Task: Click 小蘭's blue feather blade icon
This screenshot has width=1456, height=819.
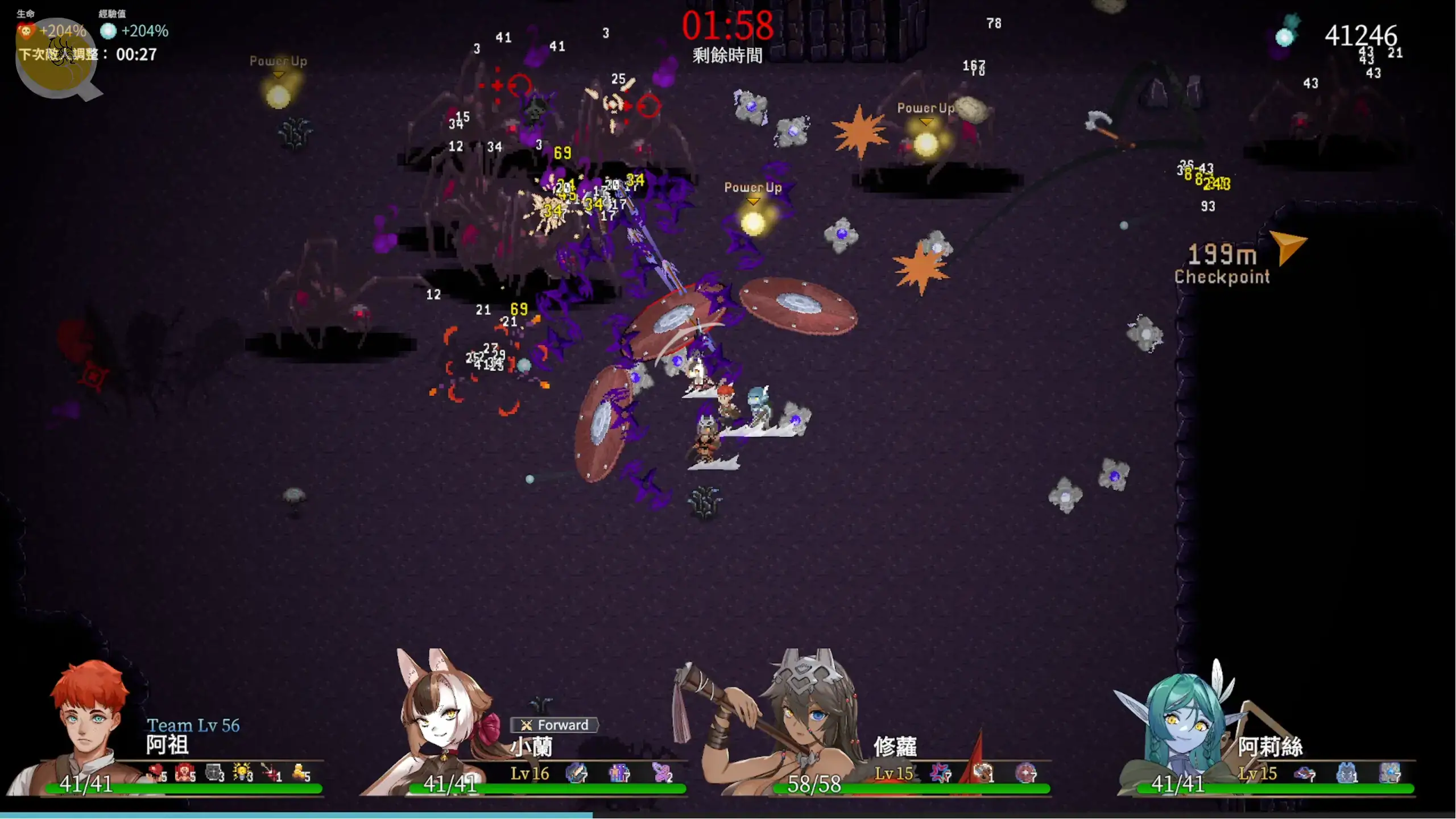Action: coord(576,772)
